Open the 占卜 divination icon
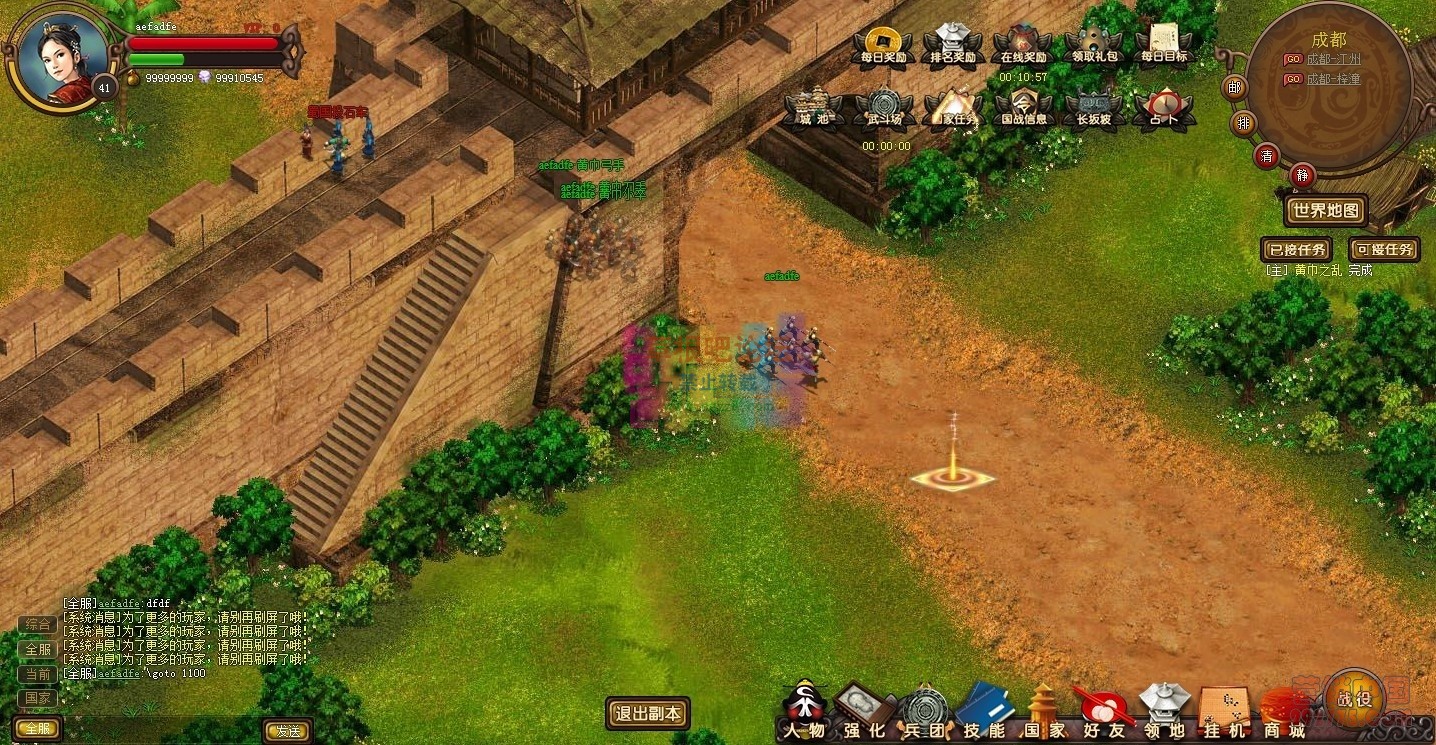This screenshot has width=1436, height=745. [x=1165, y=107]
